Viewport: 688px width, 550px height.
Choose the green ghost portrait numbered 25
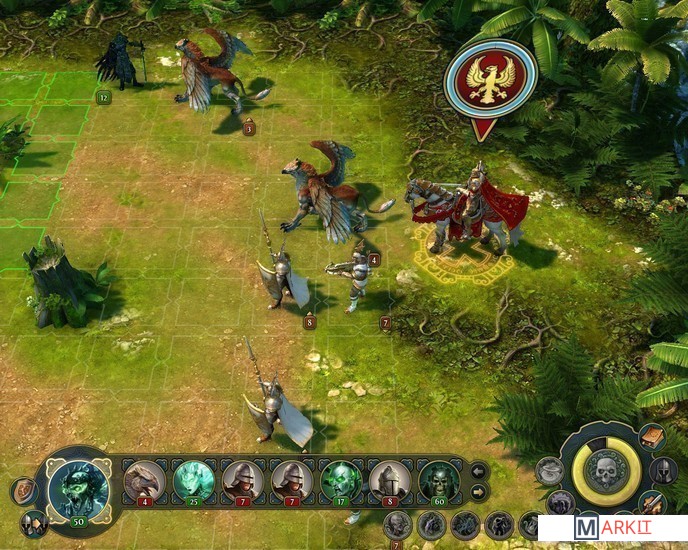point(193,480)
